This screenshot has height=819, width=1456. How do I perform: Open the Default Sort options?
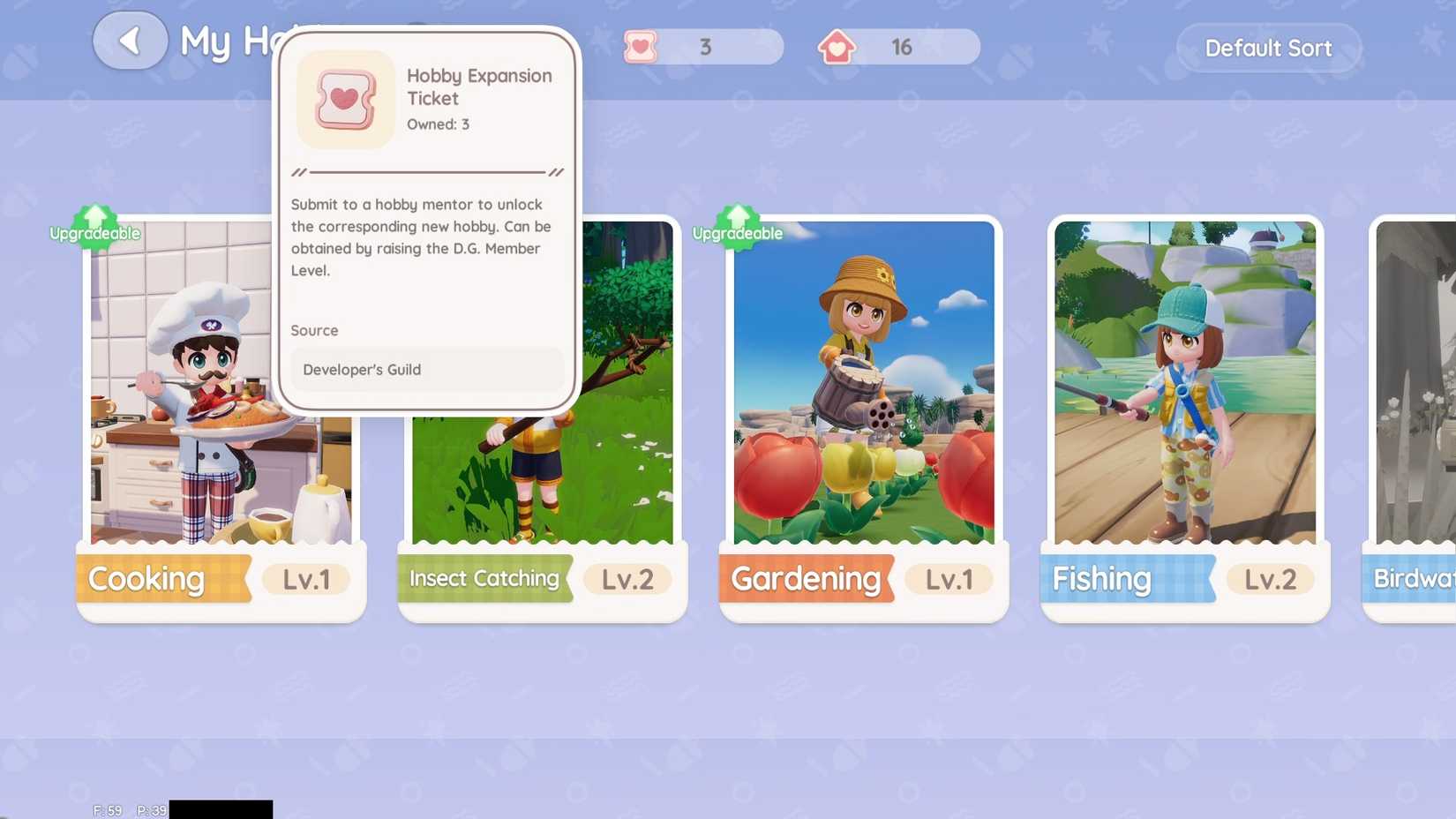[x=1269, y=49]
